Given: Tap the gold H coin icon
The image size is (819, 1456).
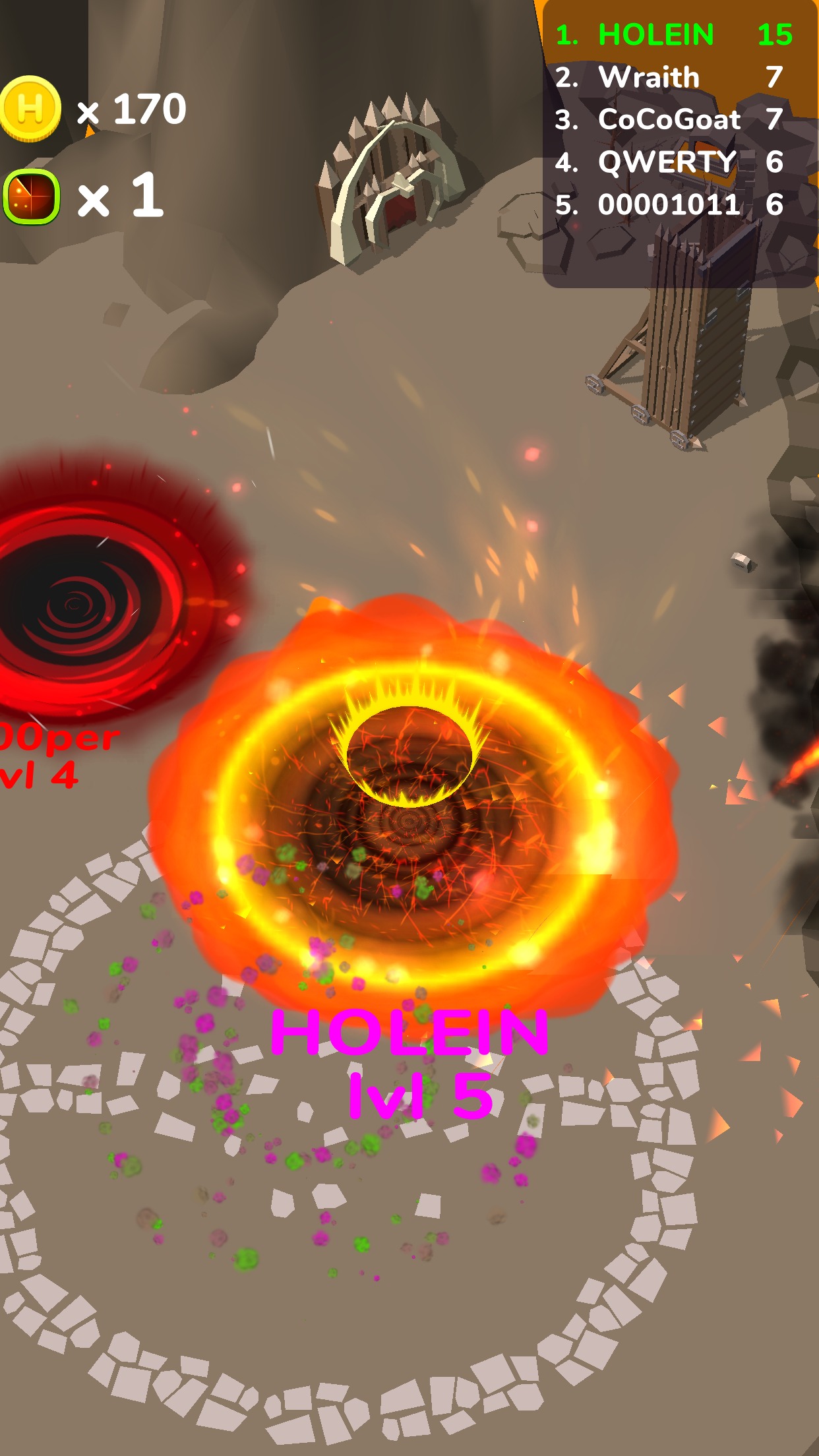Looking at the screenshot, I should click(x=30, y=108).
